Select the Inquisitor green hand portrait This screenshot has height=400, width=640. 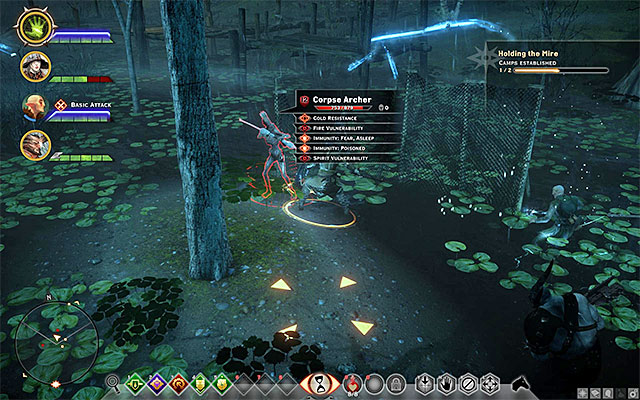coord(34,25)
